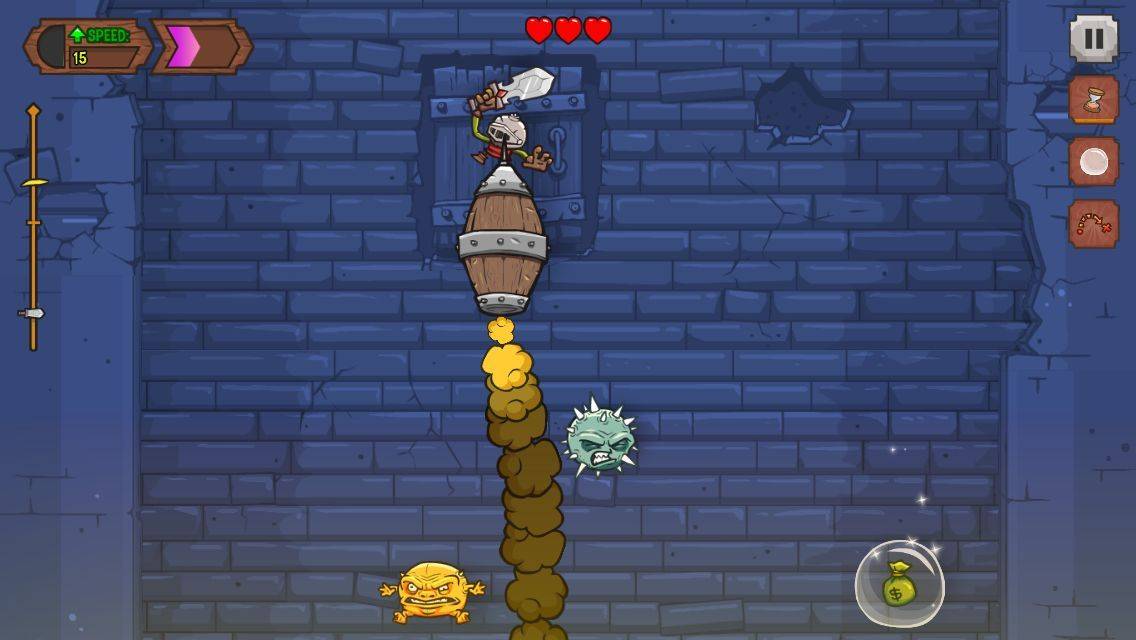This screenshot has width=1136, height=640.
Task: Use the white bubble shield power-up
Action: coord(1094,162)
